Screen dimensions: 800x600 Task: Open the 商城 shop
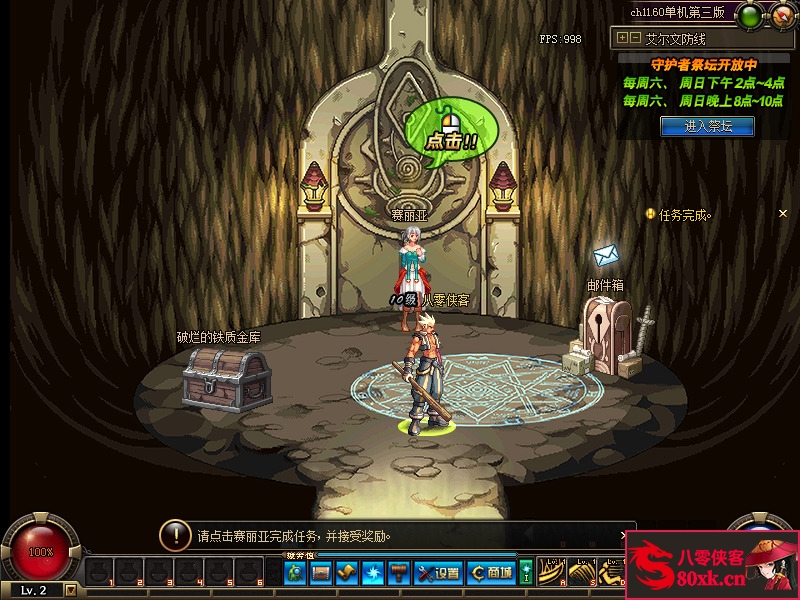490,573
